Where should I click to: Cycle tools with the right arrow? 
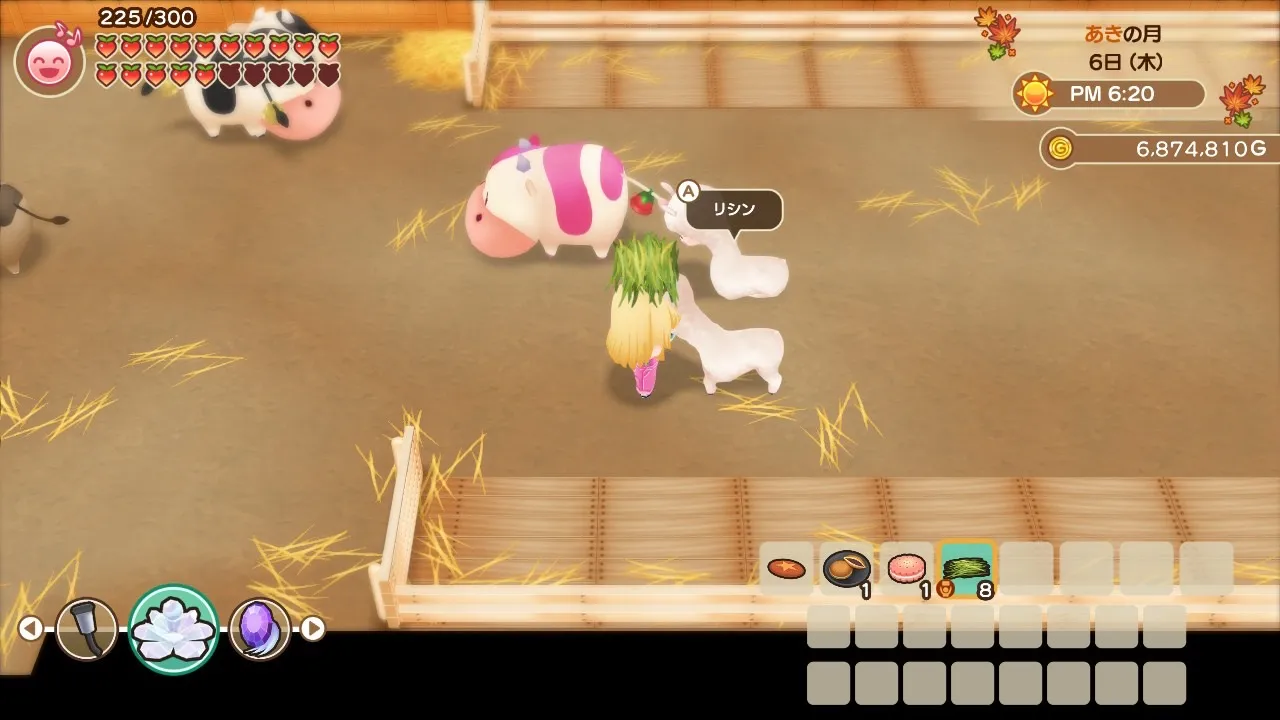pyautogui.click(x=313, y=628)
